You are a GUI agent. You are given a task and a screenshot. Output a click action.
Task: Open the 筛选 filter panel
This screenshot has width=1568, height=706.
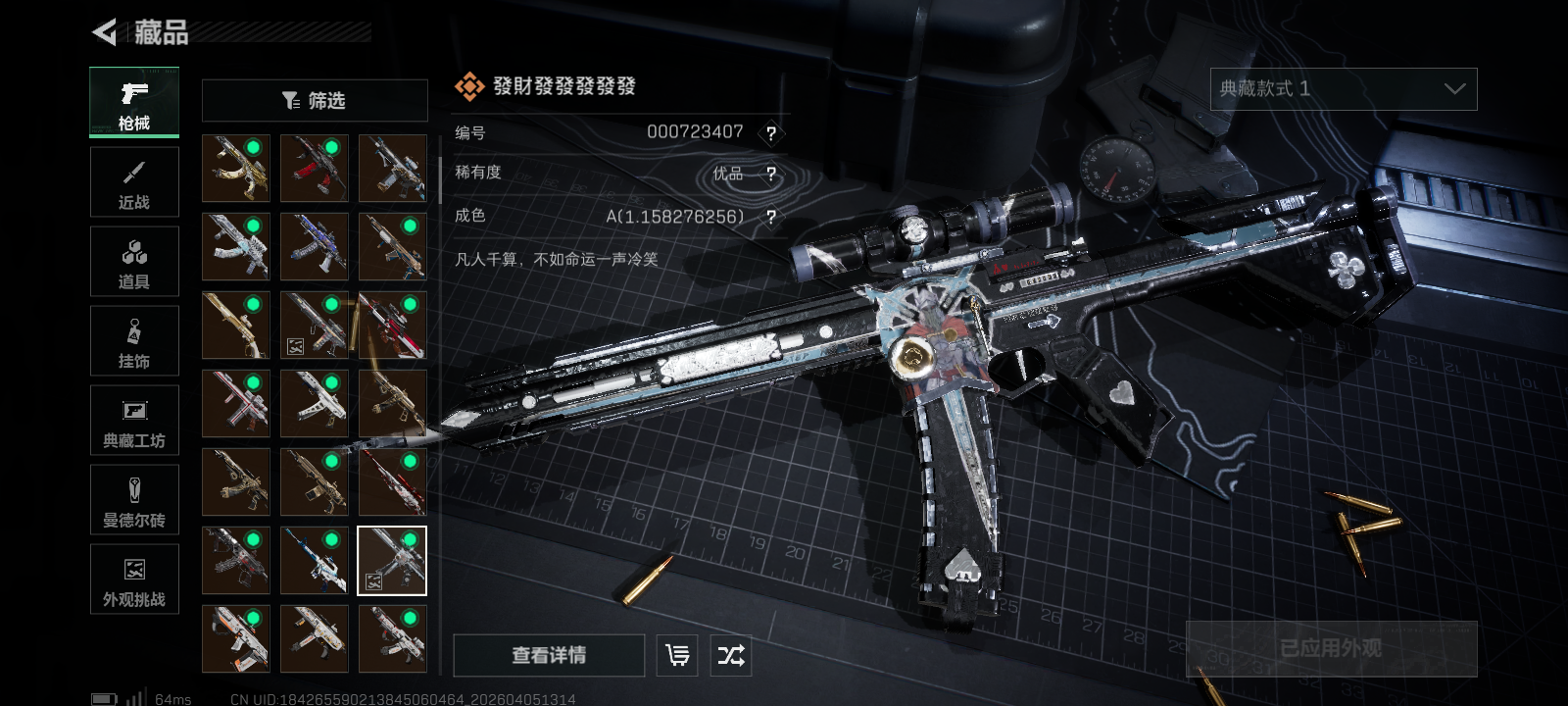point(315,100)
